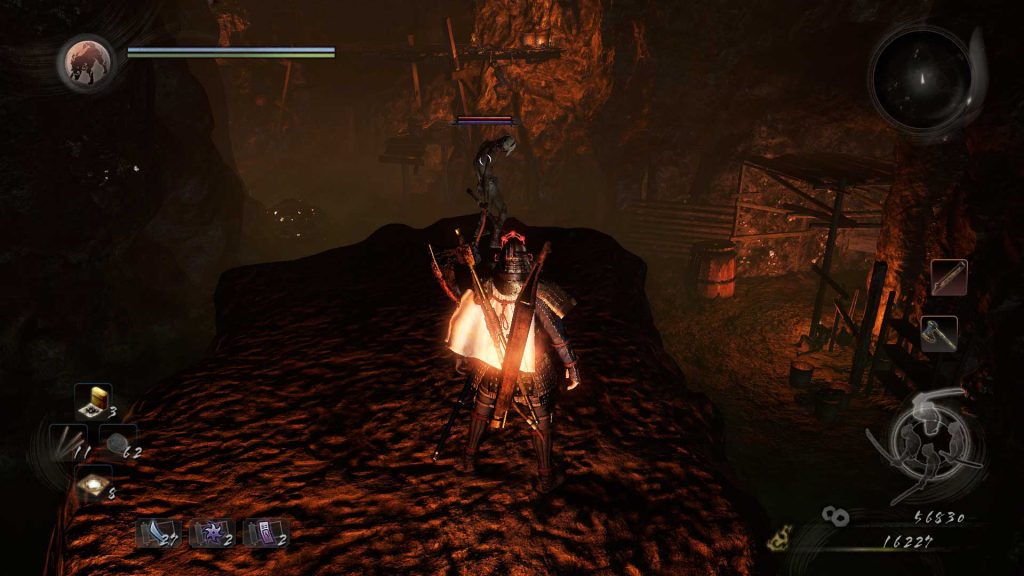Screen dimensions: 1024x576
Task: Open the circular enemy radar
Action: click(x=920, y=77)
